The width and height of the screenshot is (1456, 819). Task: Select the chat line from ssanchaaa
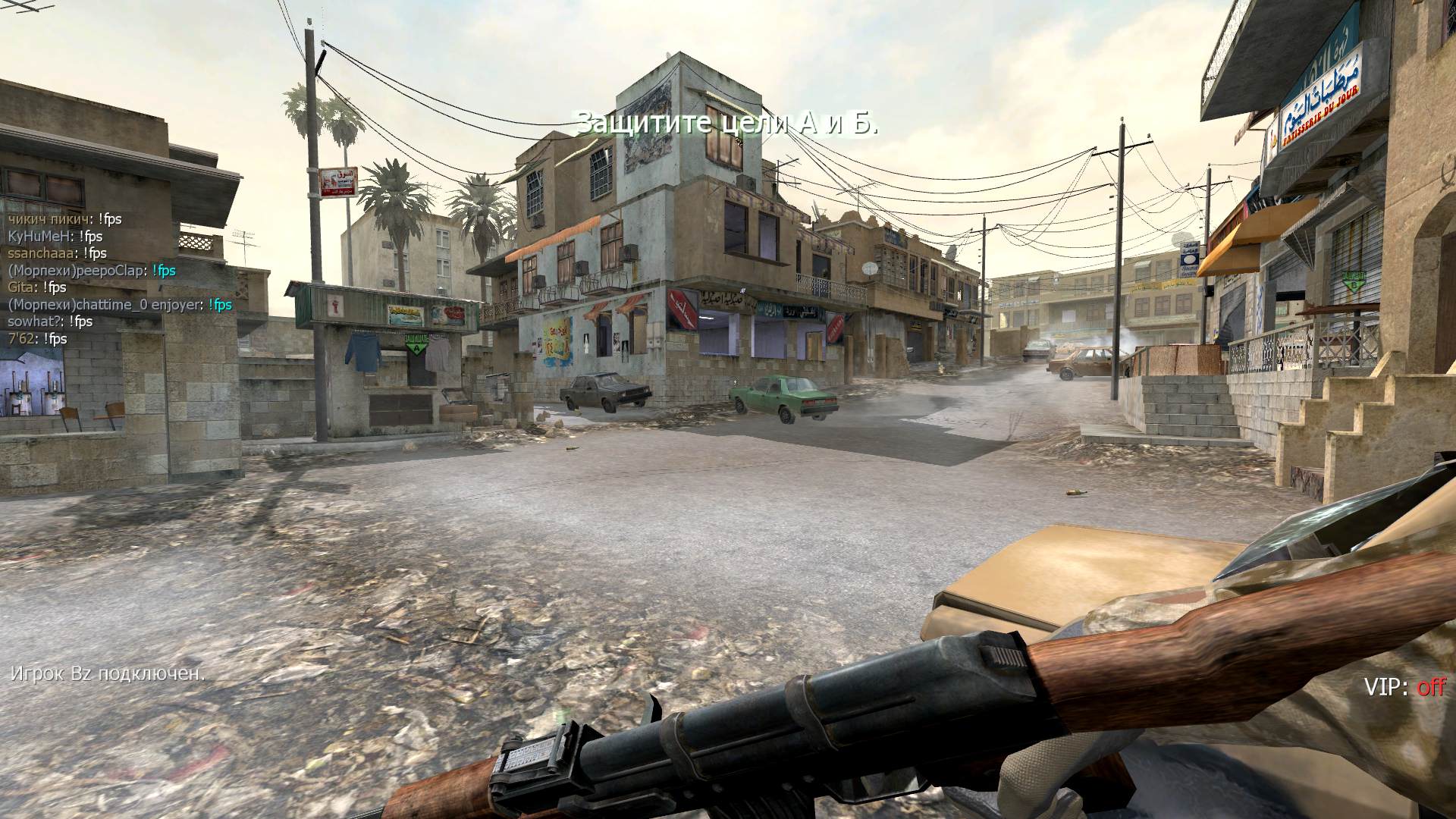pyautogui.click(x=57, y=253)
